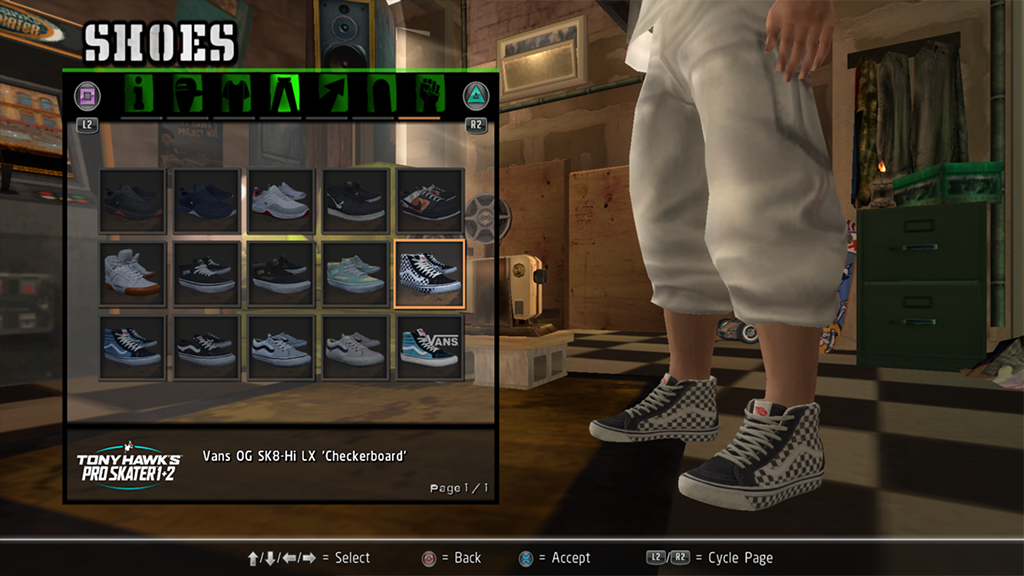Select the black and orange Nike sneaker
1024x576 pixels.
[x=429, y=201]
